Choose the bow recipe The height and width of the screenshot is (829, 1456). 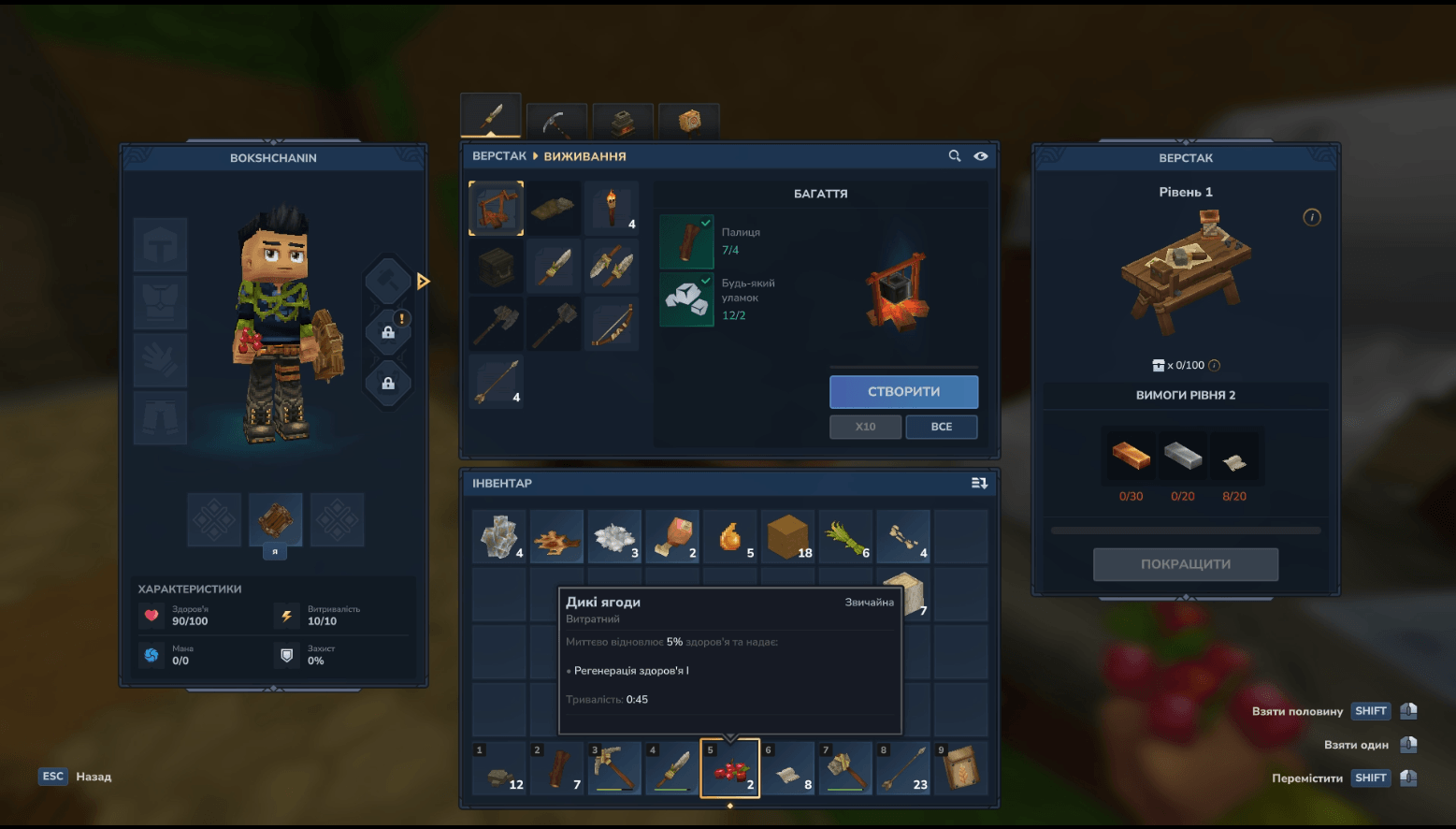(612, 324)
